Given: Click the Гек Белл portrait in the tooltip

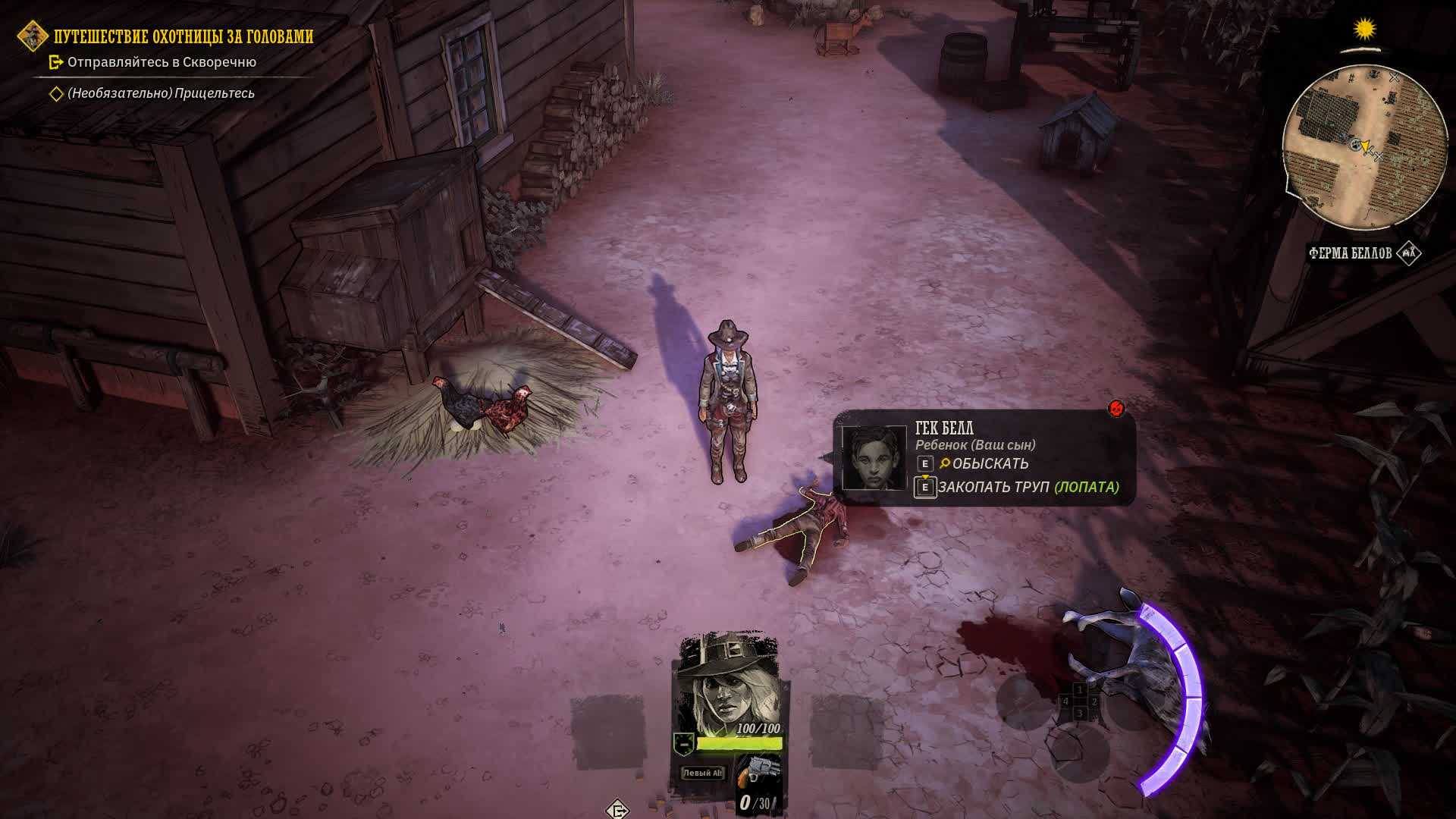Looking at the screenshot, I should [x=874, y=457].
